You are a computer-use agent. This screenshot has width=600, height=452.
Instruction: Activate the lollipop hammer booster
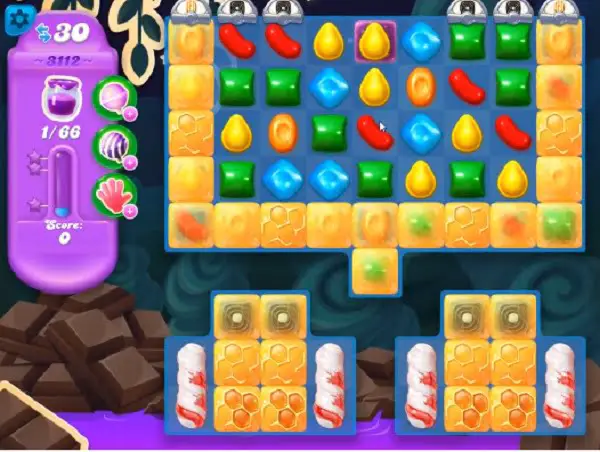(x=112, y=99)
